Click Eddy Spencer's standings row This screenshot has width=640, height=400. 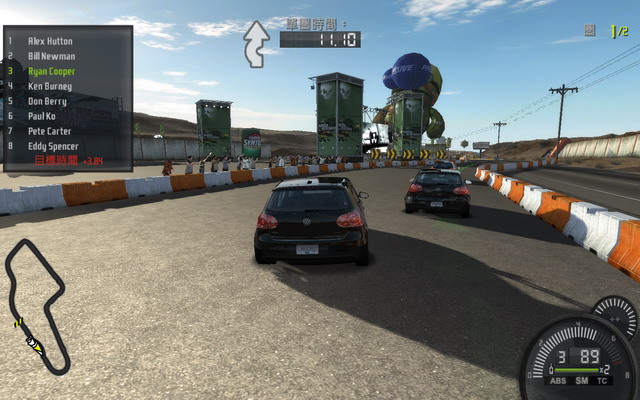click(54, 146)
